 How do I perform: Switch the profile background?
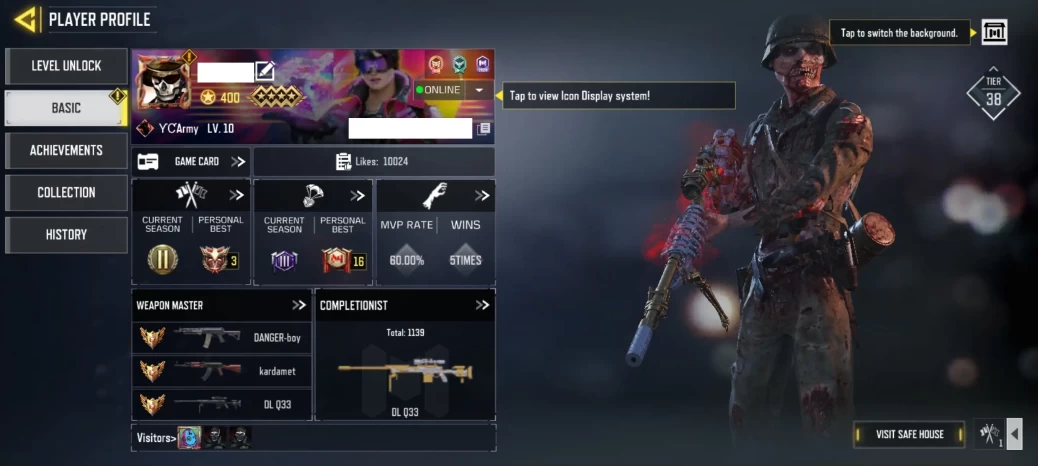(993, 32)
